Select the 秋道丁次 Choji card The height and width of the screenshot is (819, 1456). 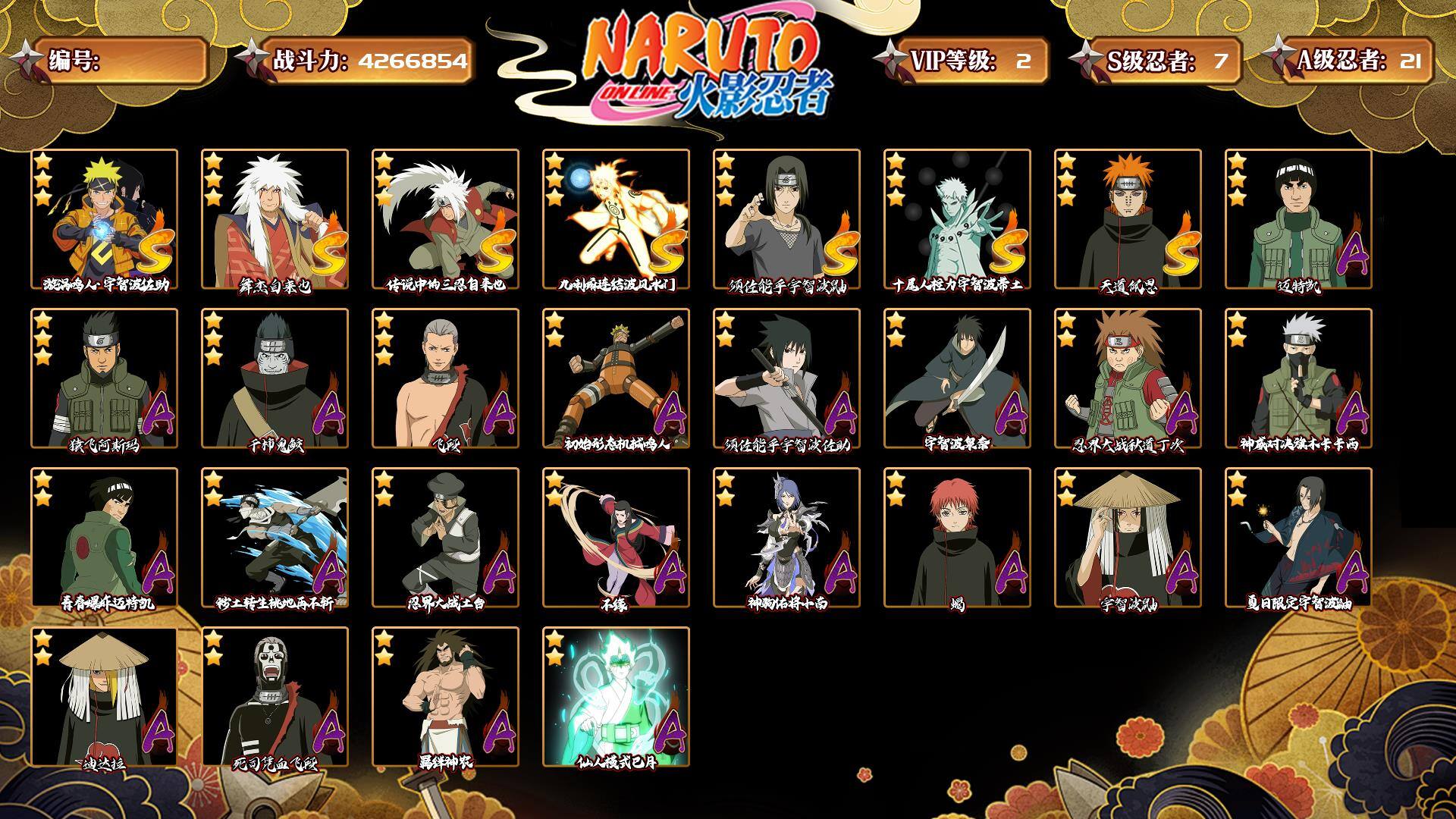point(1128,378)
